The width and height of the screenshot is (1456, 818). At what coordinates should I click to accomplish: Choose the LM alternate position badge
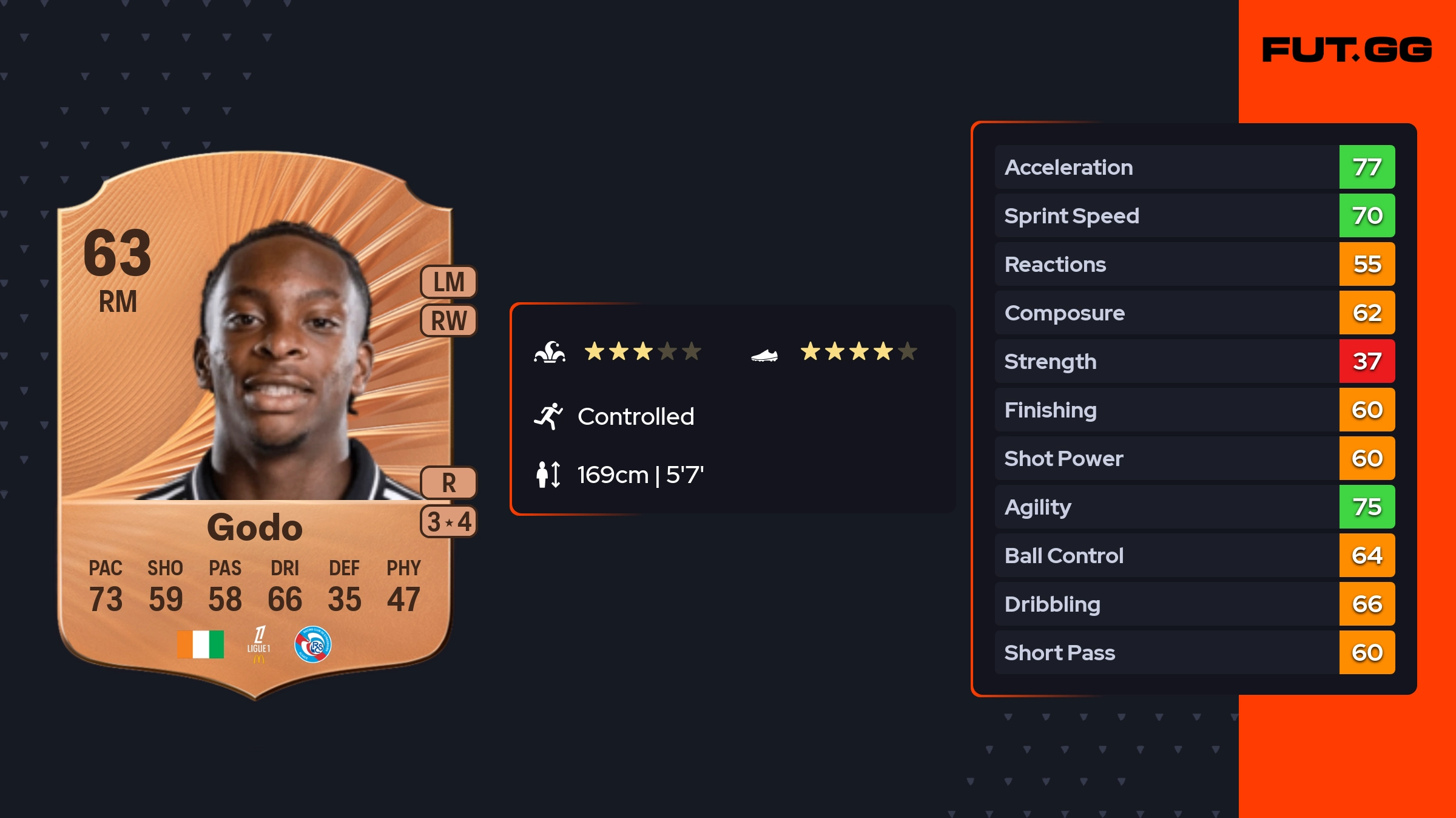click(449, 282)
